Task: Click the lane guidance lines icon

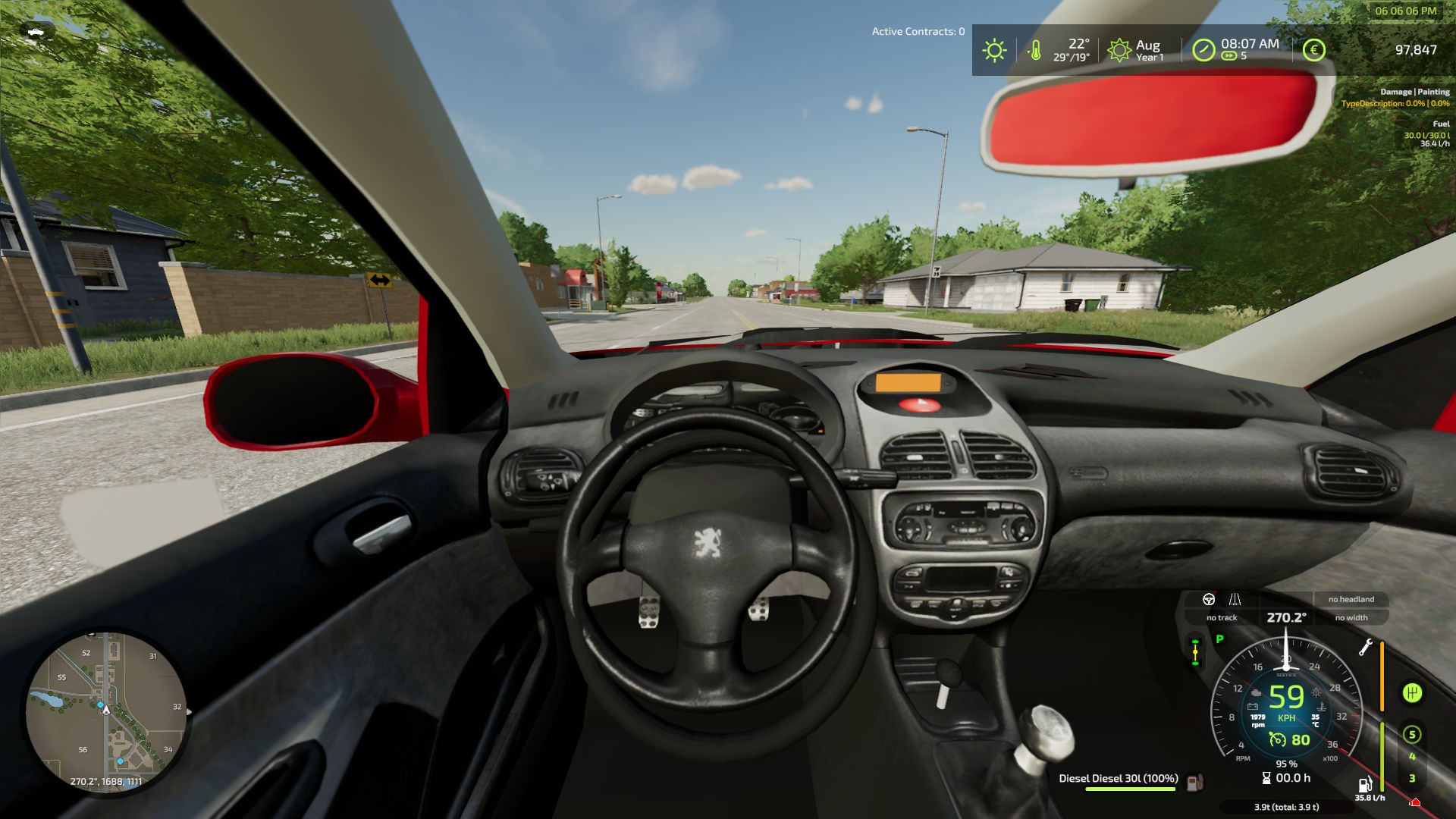Action: coord(1235,599)
